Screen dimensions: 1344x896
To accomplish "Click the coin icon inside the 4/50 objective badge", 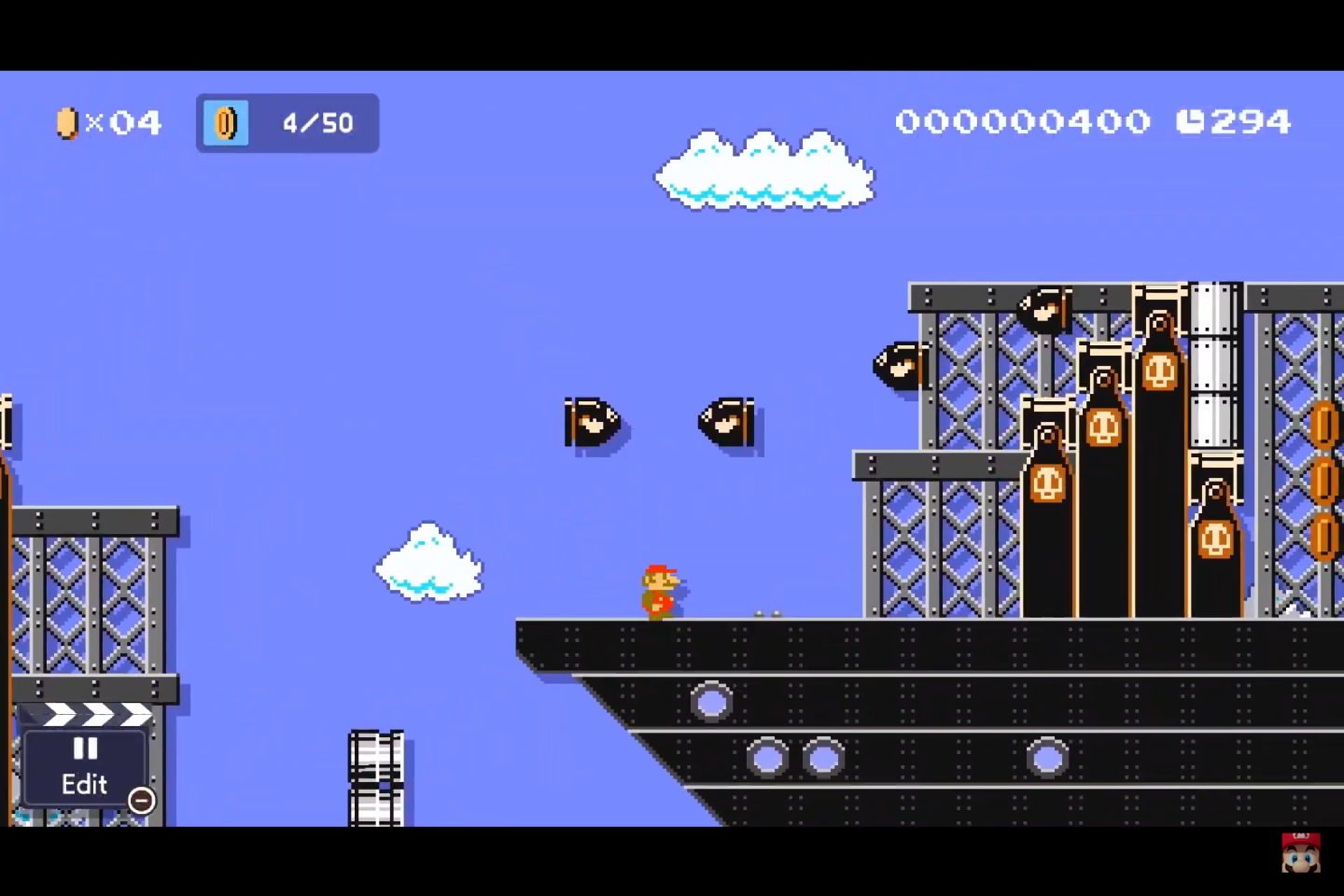I will click(x=225, y=122).
